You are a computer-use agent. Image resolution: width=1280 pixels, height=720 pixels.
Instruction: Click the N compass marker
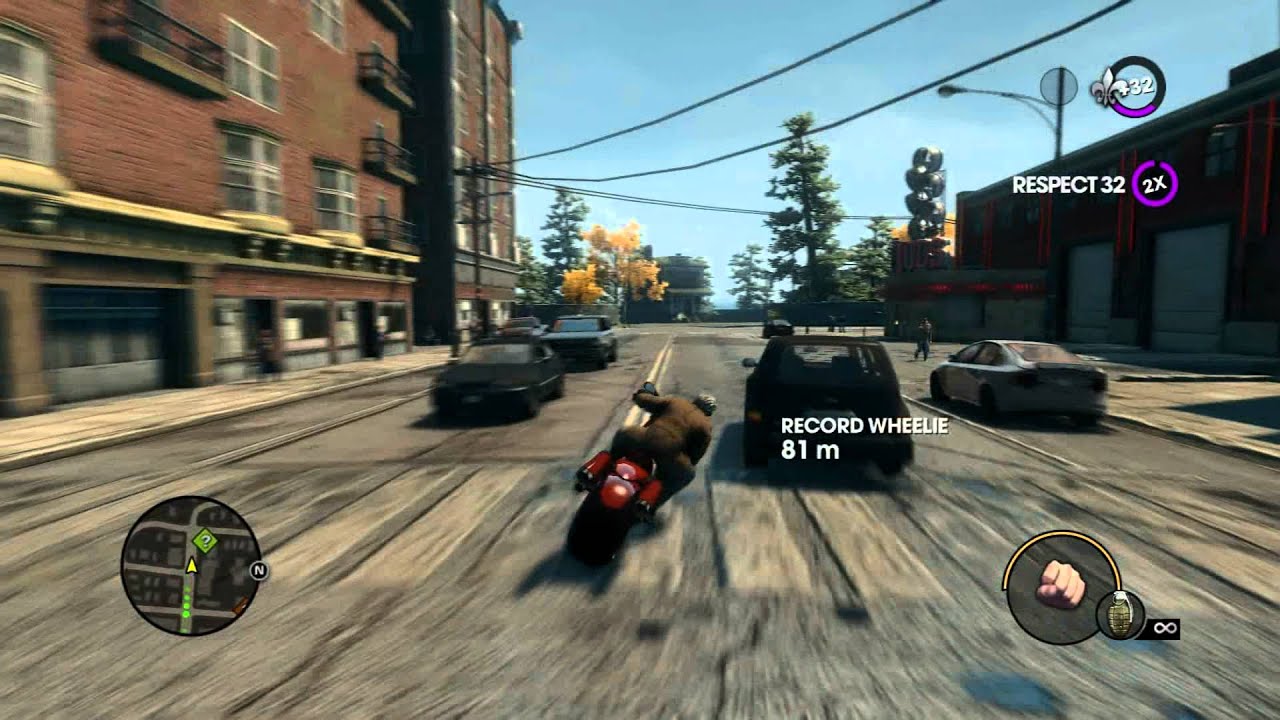(x=258, y=570)
